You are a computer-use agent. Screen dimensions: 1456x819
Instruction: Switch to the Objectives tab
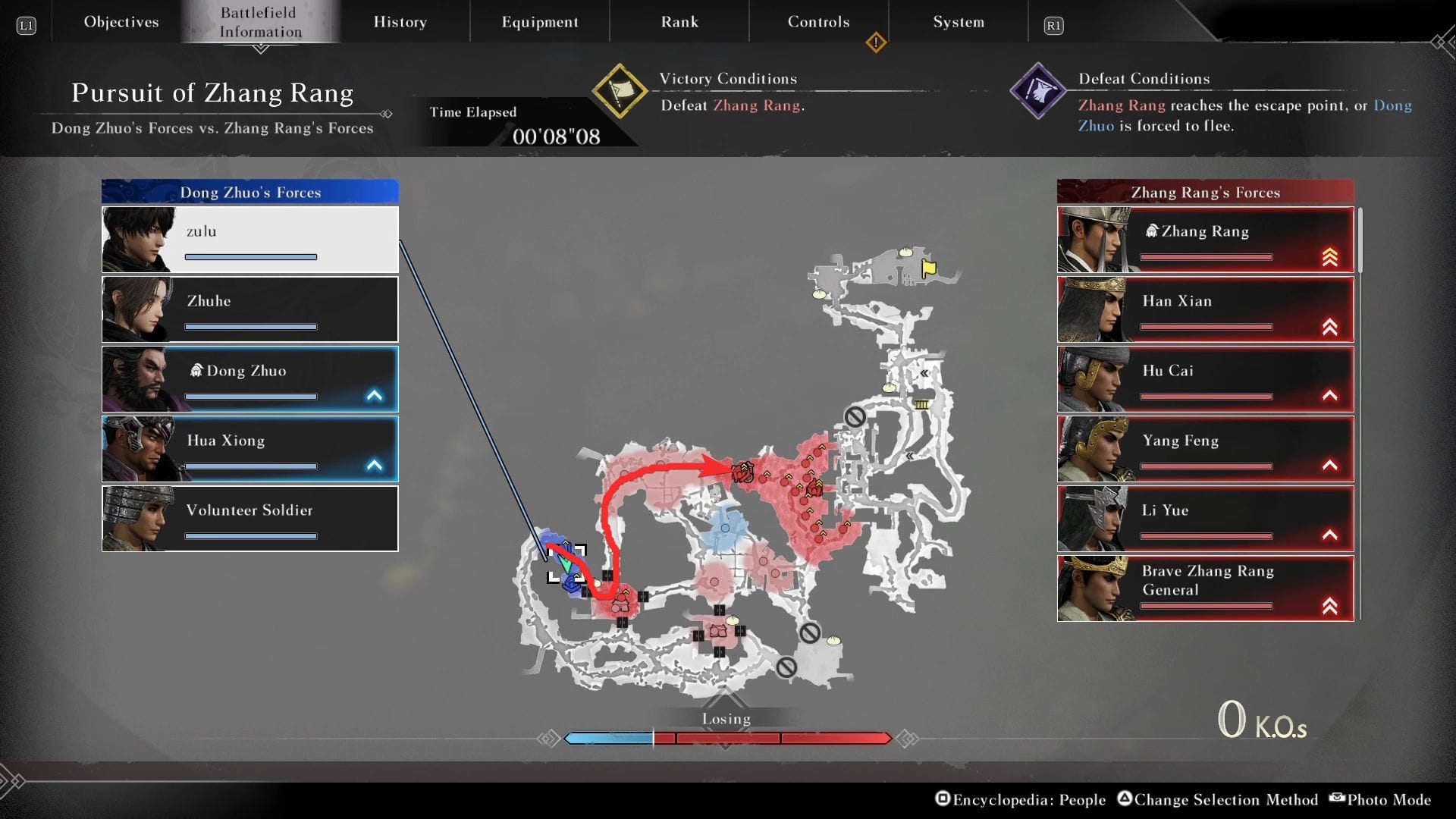(x=121, y=22)
